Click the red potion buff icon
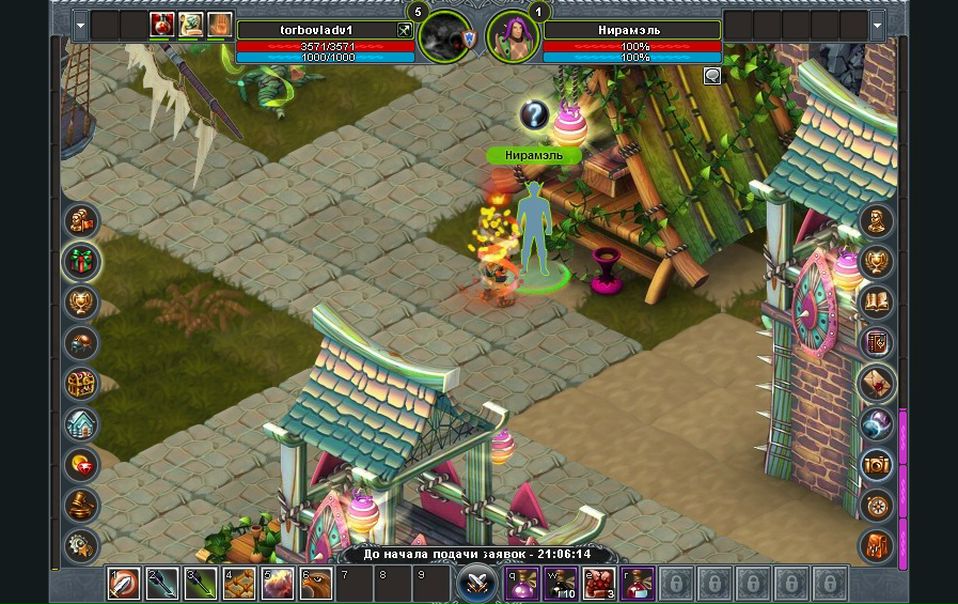The image size is (958, 604). [x=163, y=24]
